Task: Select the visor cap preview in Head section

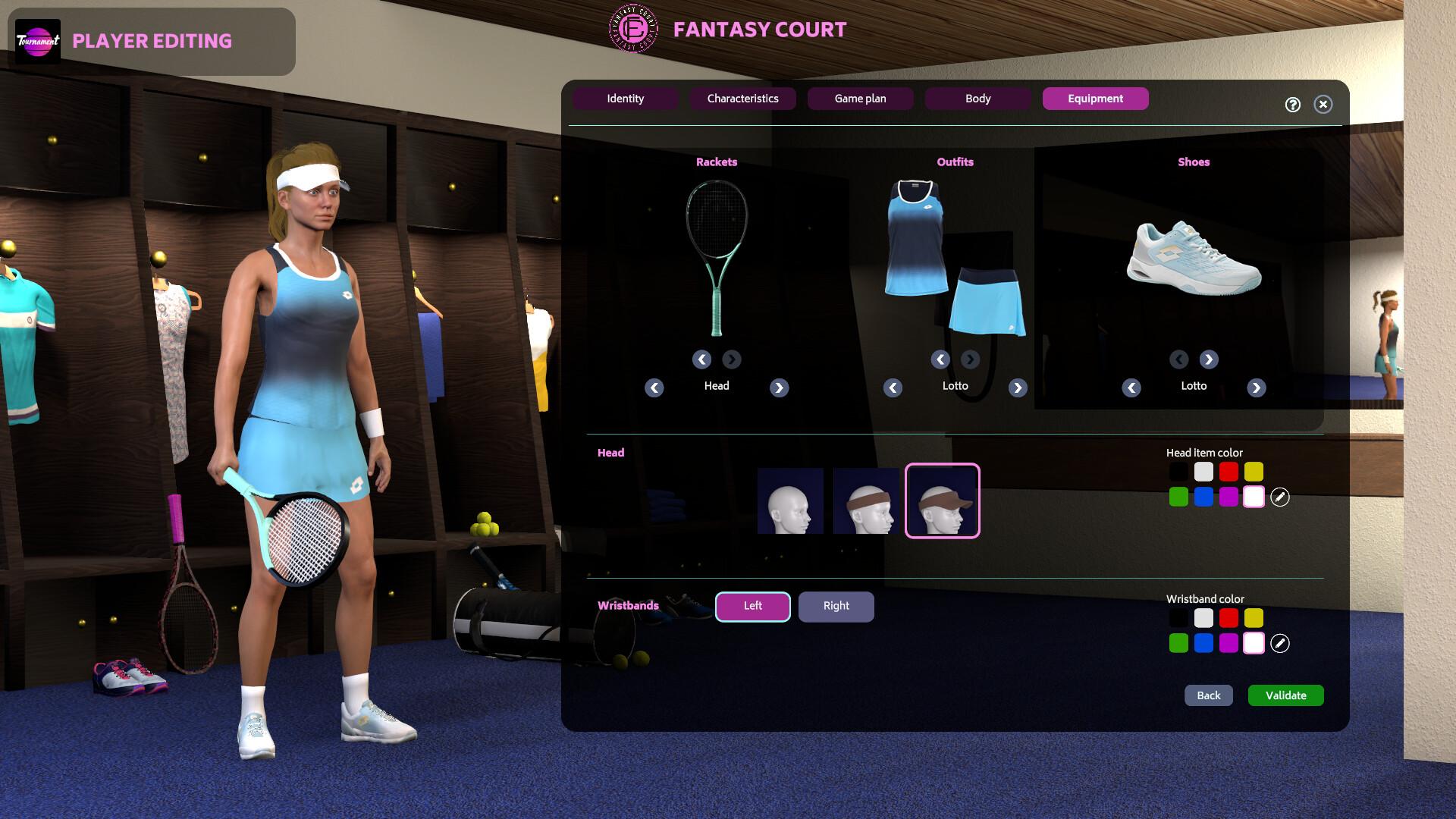Action: pos(942,500)
